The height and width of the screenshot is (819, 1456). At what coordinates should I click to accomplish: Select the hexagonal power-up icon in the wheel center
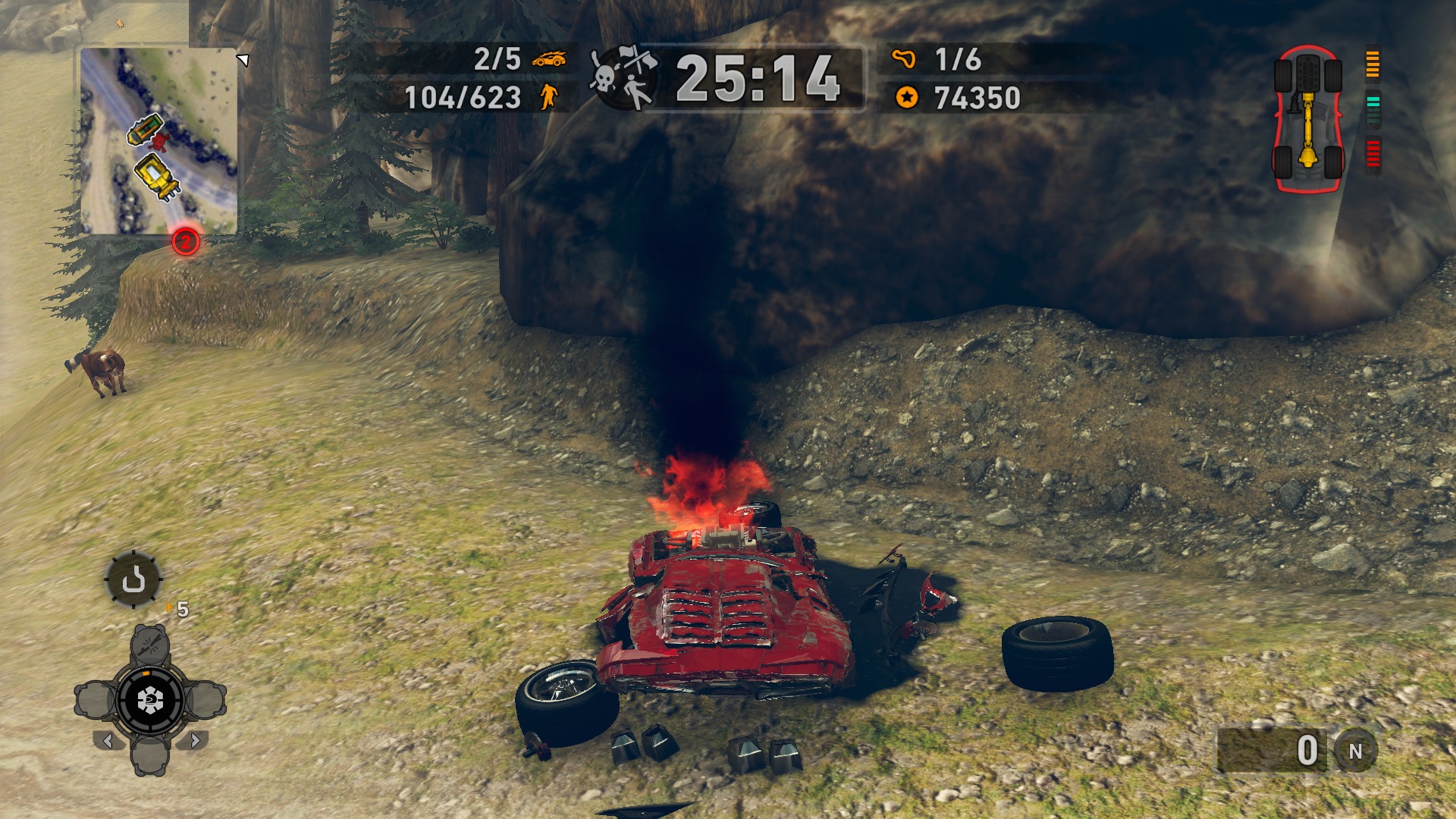(149, 698)
